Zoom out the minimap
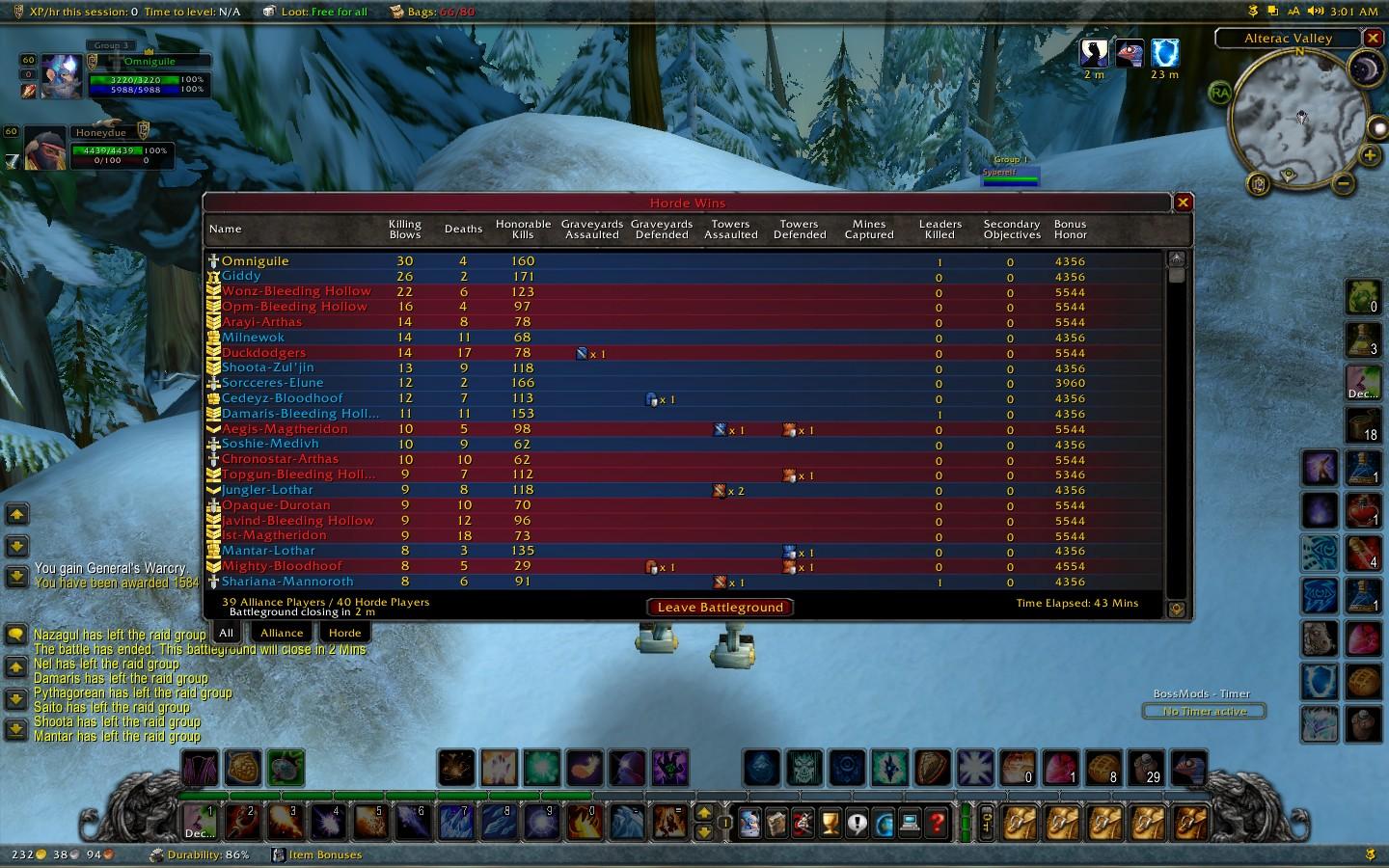The height and width of the screenshot is (868, 1389). pyautogui.click(x=1343, y=182)
